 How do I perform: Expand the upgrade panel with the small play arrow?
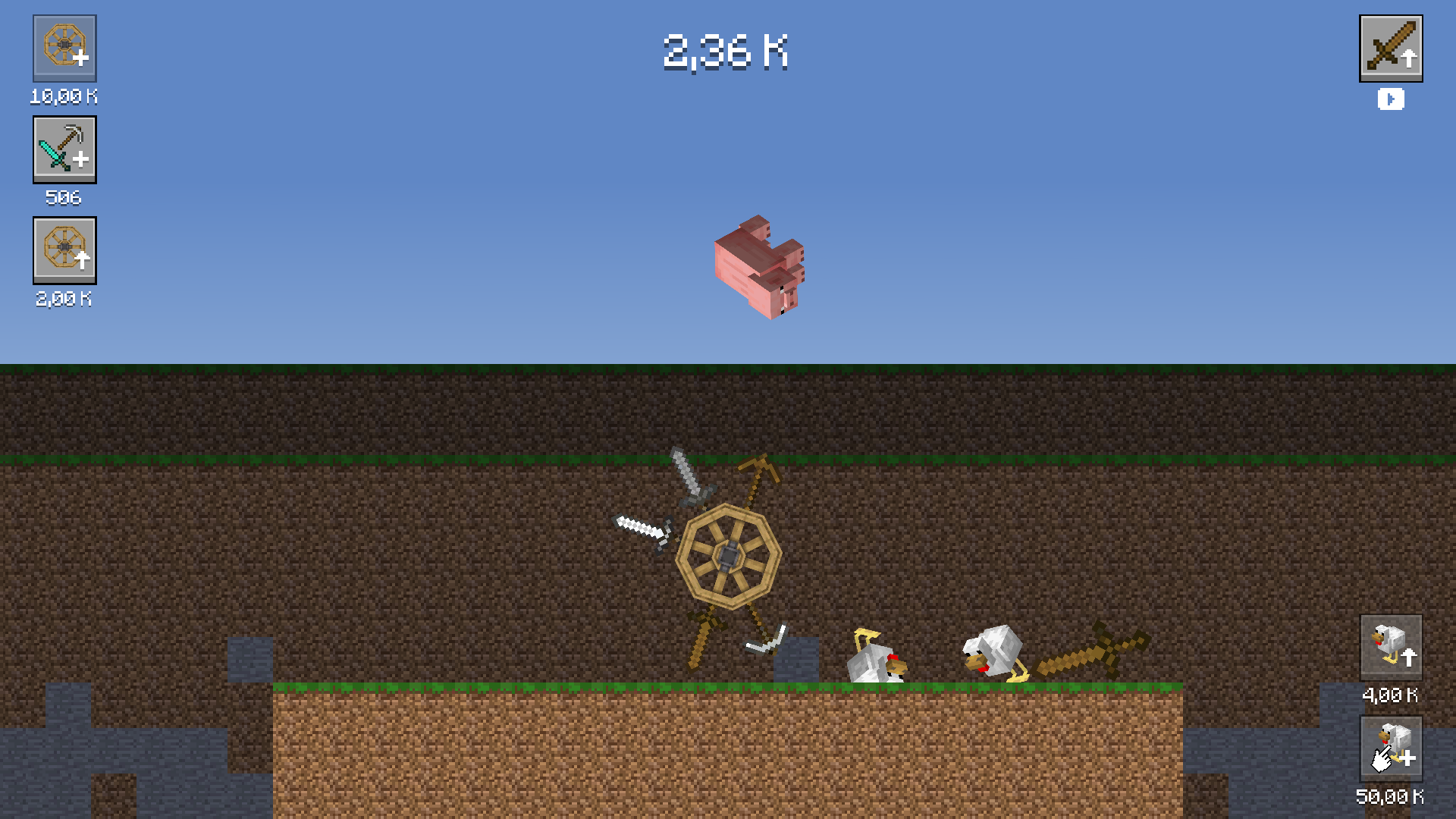pyautogui.click(x=1391, y=99)
